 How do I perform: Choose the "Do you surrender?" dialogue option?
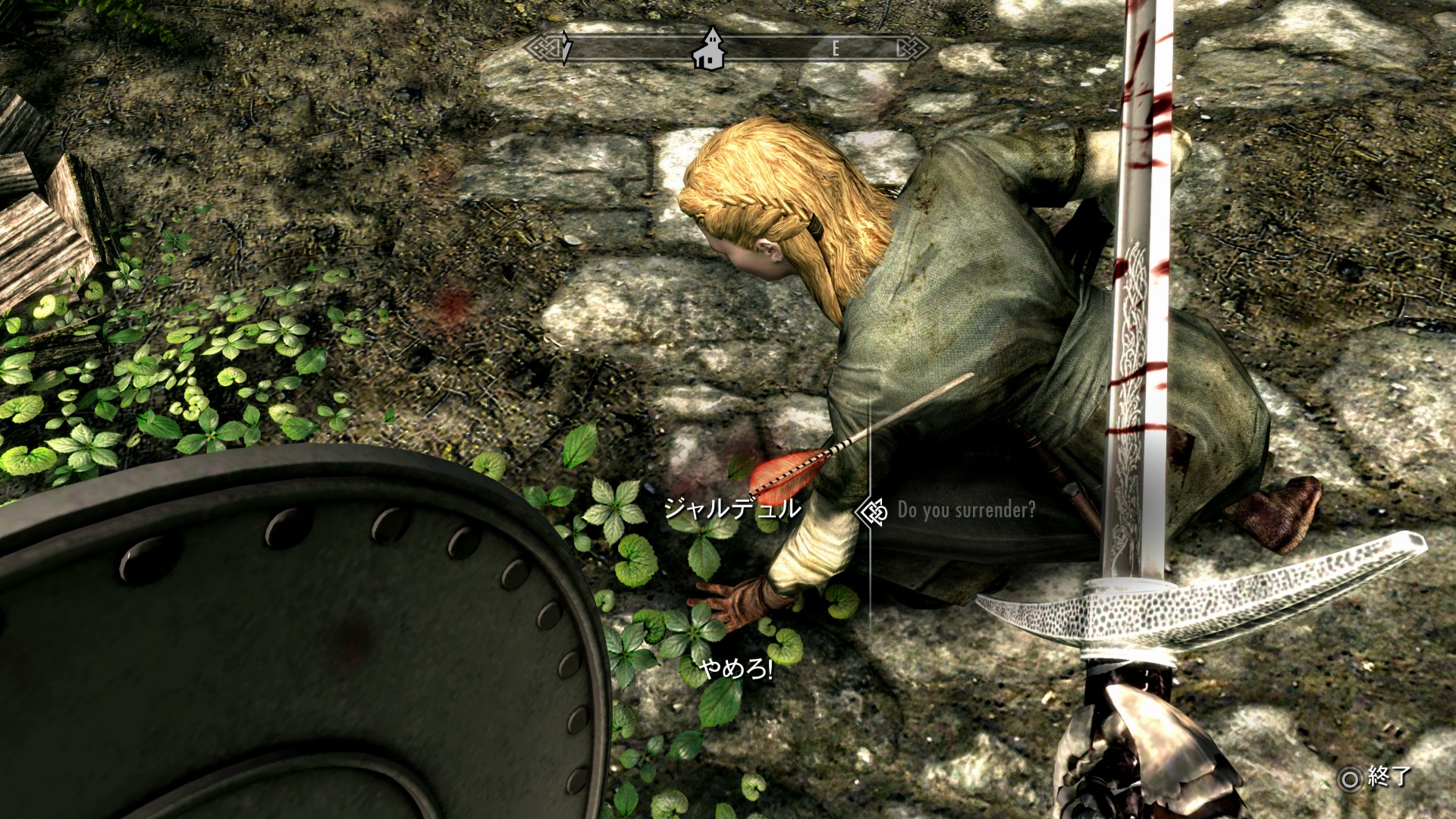(x=965, y=510)
